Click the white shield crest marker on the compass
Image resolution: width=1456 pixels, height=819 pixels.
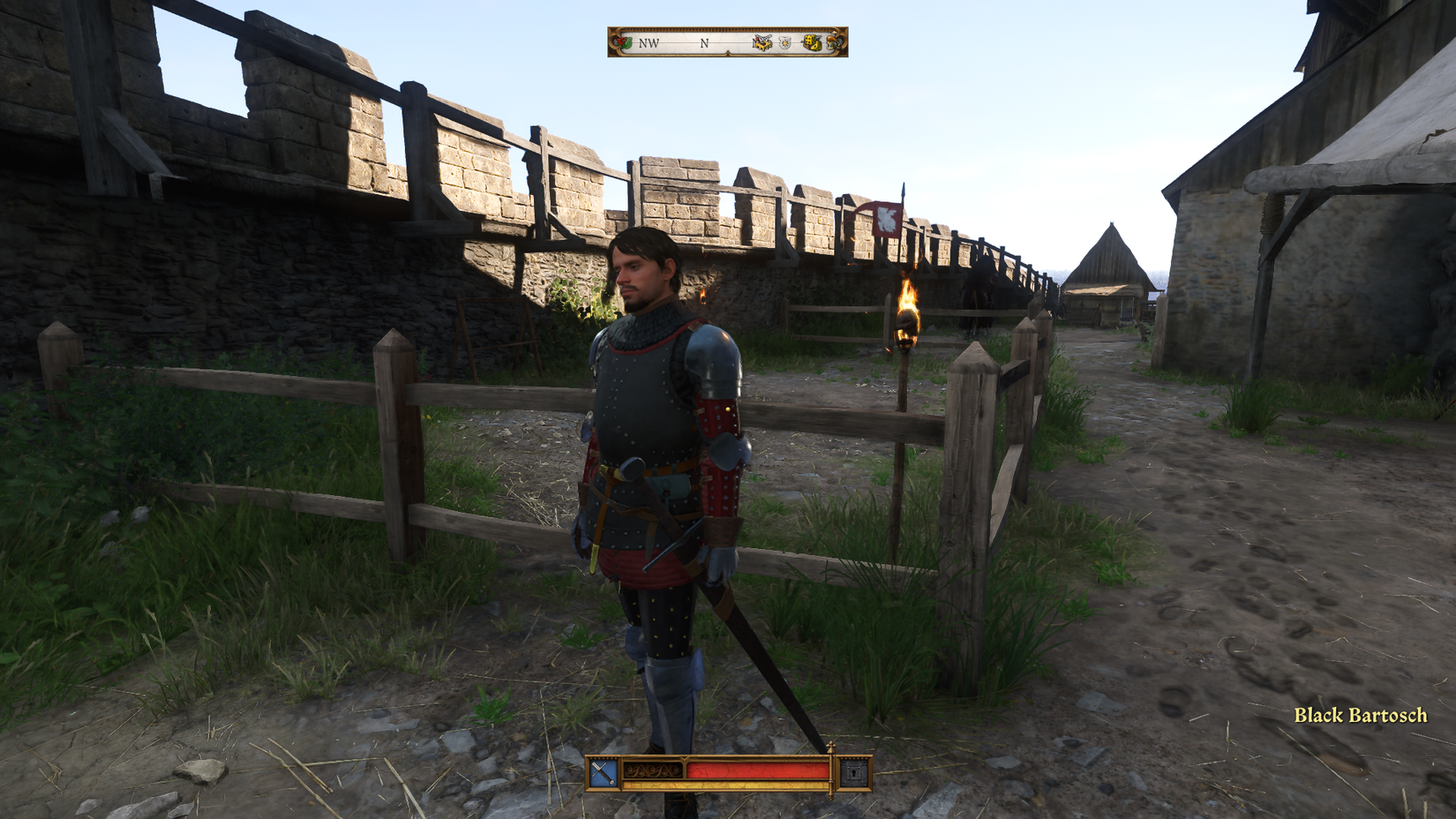point(784,42)
